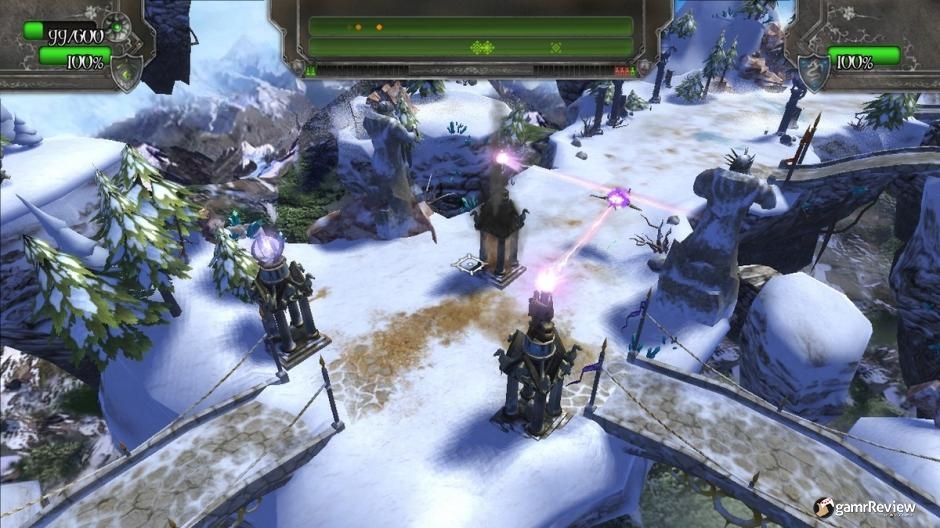
Task: Open the gamrReview watermark logo
Action: click(864, 507)
